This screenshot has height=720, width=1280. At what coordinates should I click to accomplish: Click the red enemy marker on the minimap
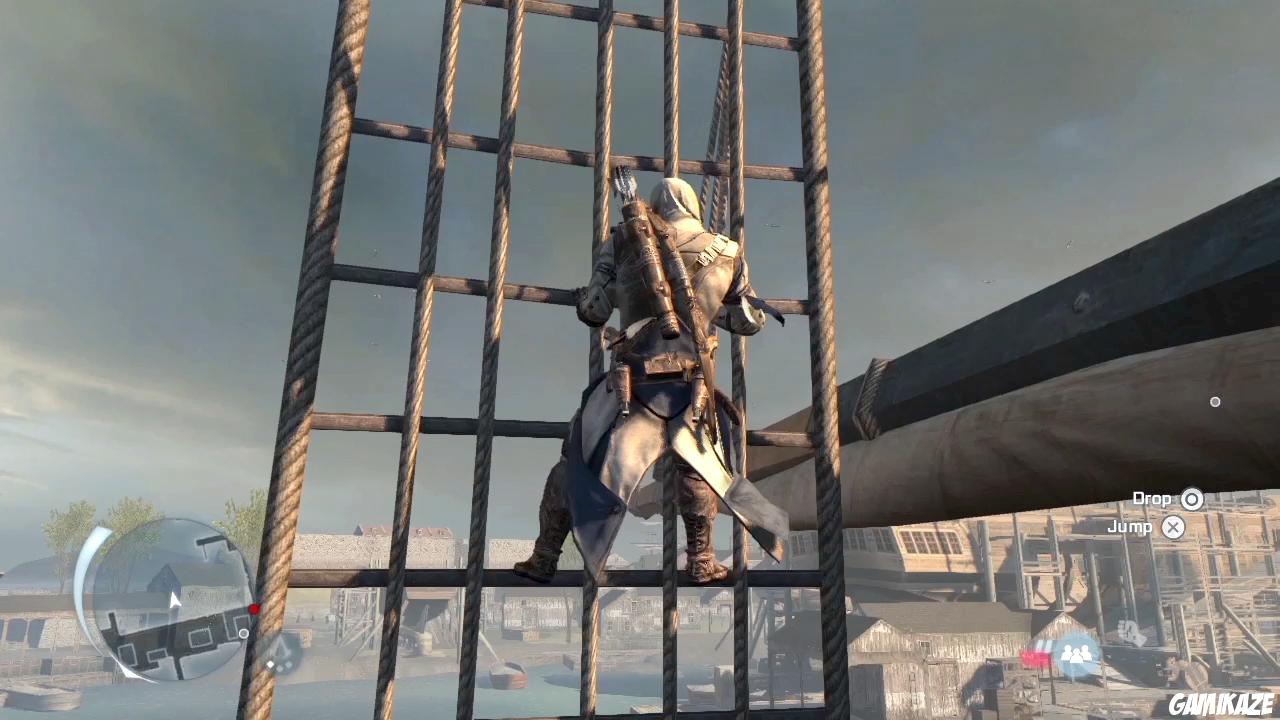[254, 608]
